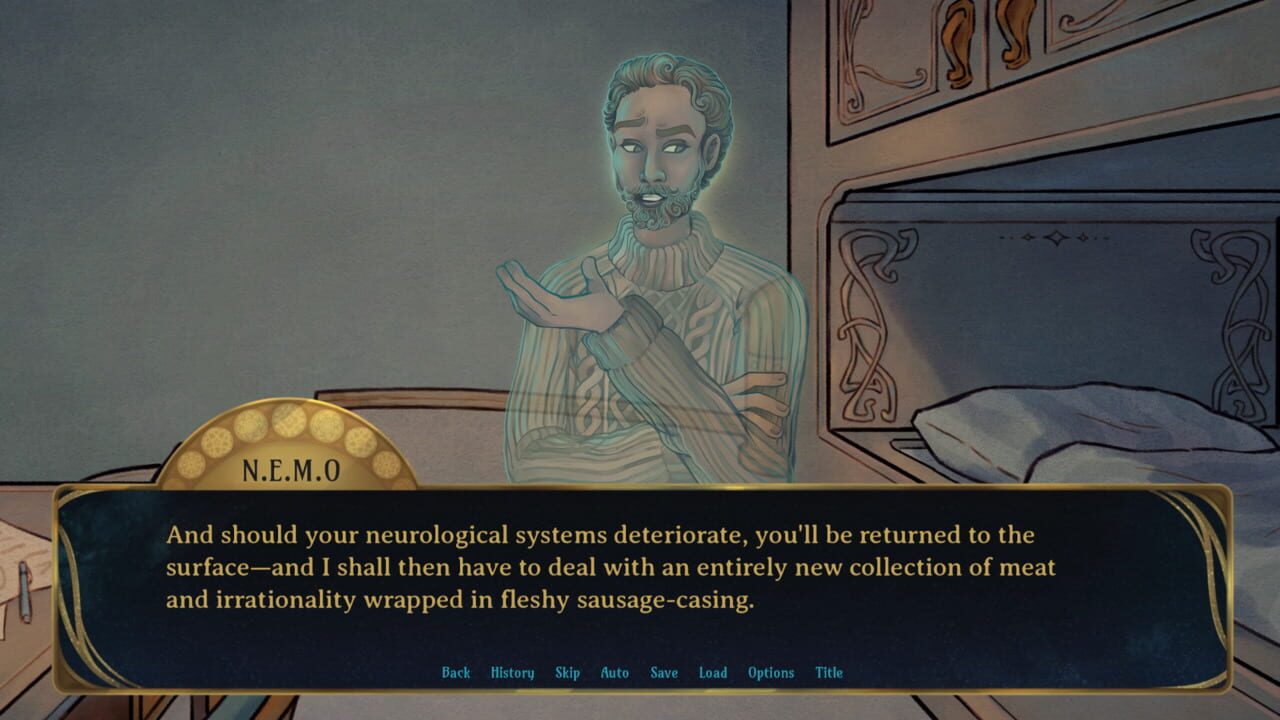Load a previously saved game
This screenshot has height=720, width=1280.
point(713,673)
